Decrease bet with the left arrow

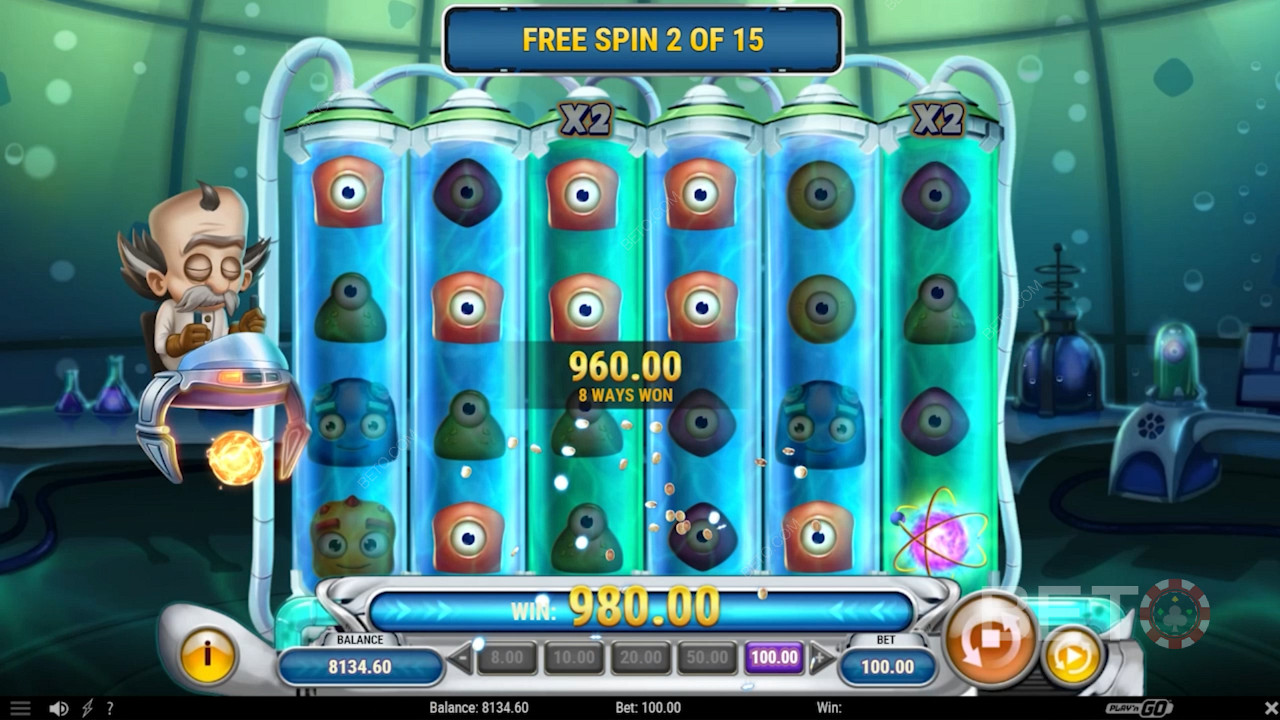pos(461,658)
